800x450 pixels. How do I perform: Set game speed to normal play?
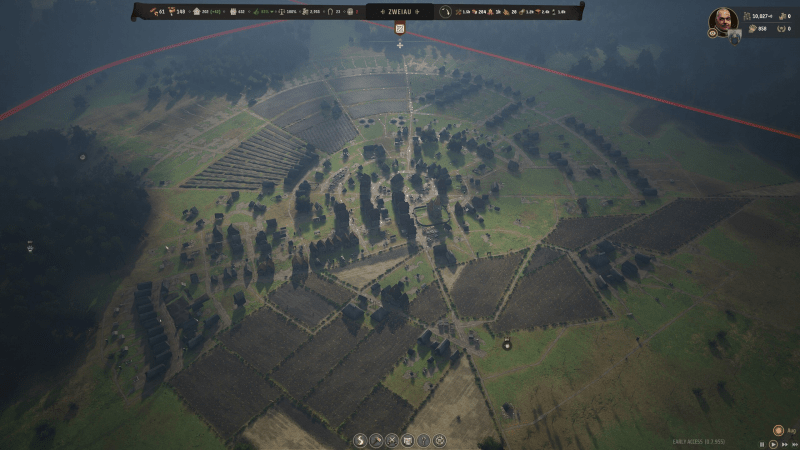(771, 443)
